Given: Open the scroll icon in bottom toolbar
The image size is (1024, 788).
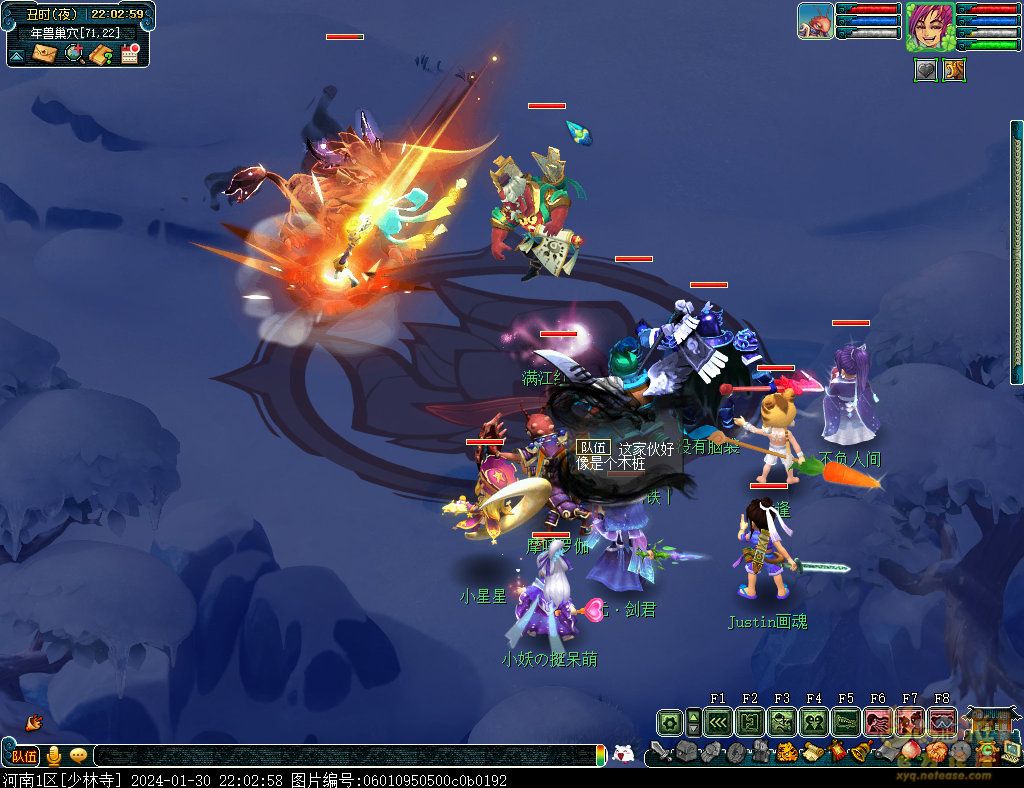Looking at the screenshot, I should pos(811,752).
